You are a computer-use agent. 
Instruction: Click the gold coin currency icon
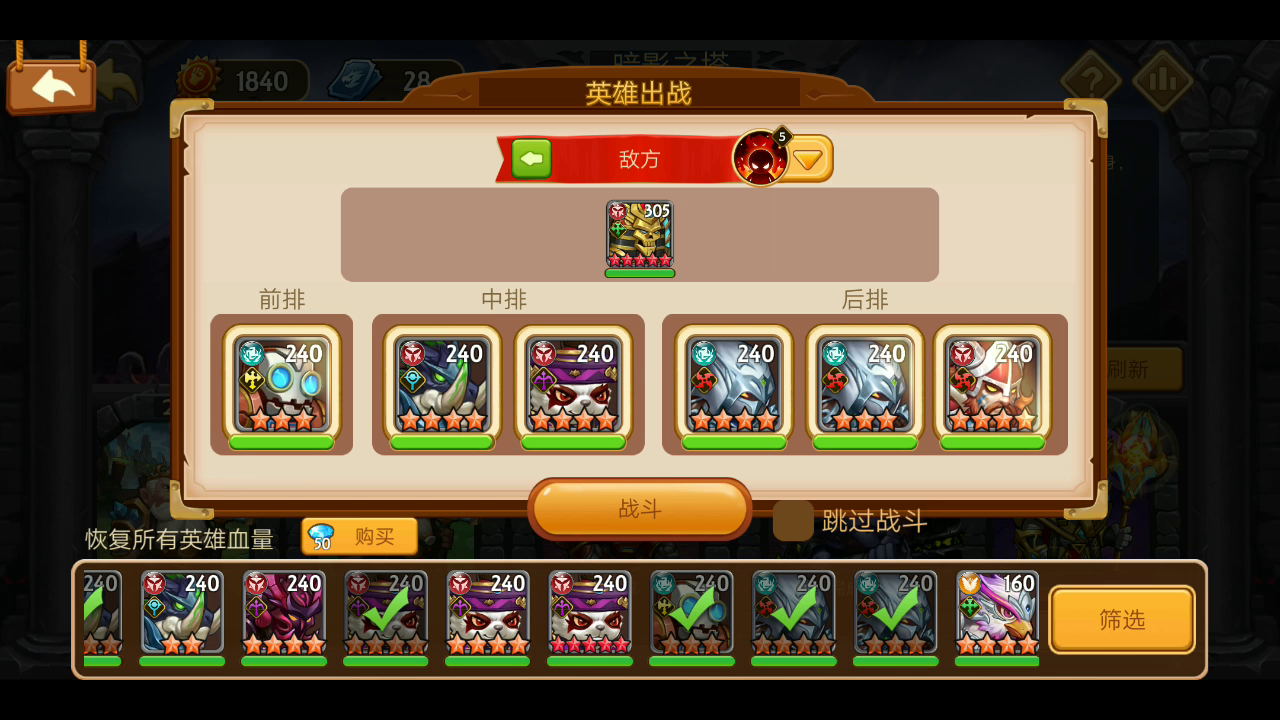196,79
